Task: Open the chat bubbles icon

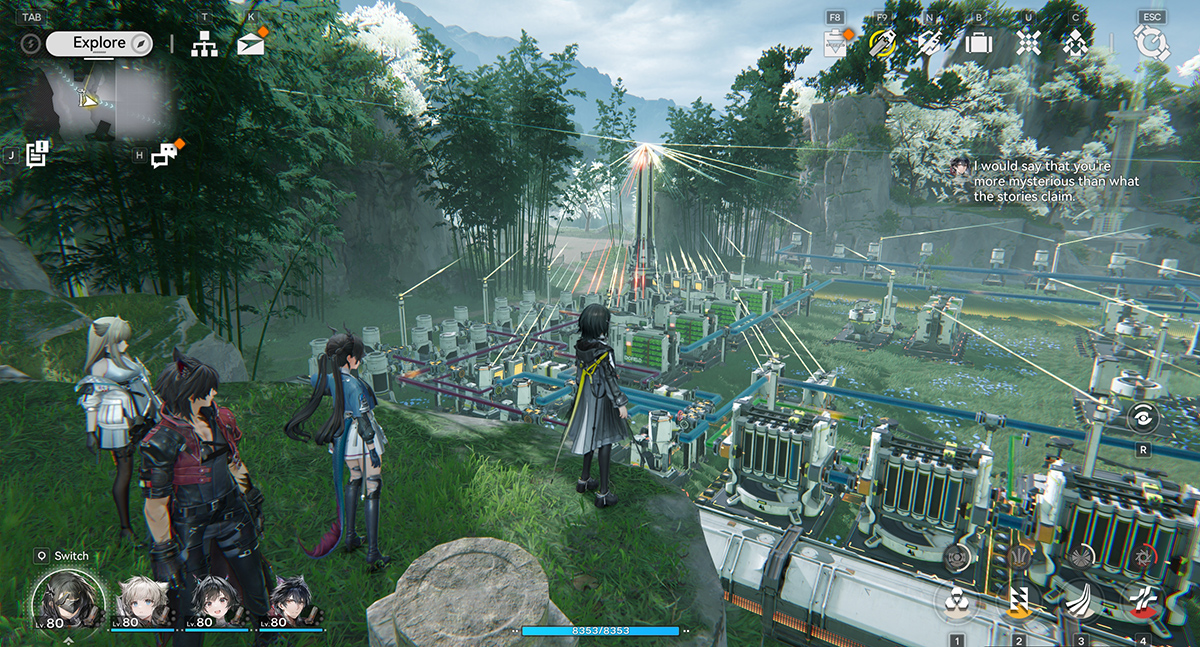Action: [164, 156]
